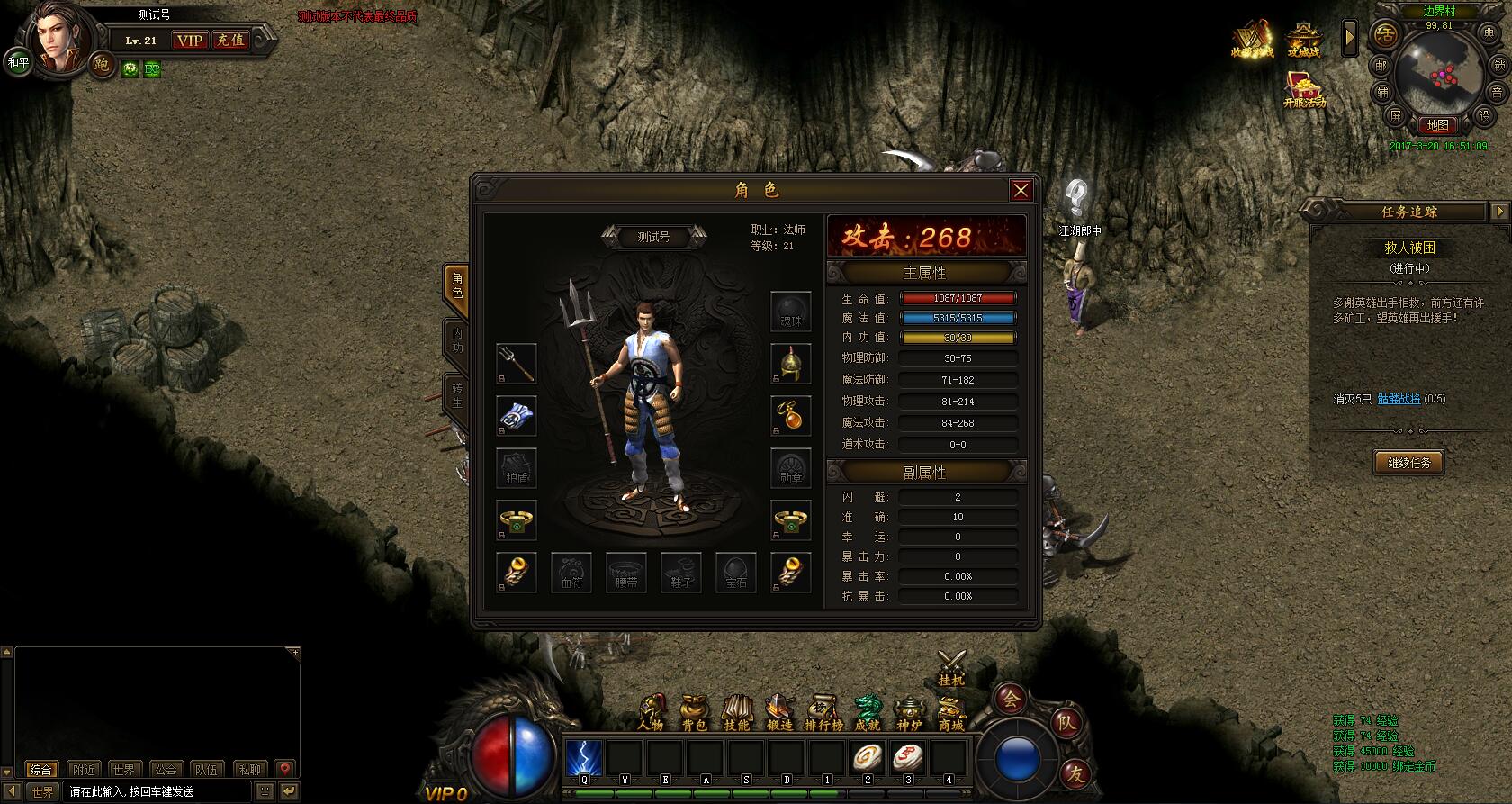Open the 排行榜 rankings

coord(823,713)
